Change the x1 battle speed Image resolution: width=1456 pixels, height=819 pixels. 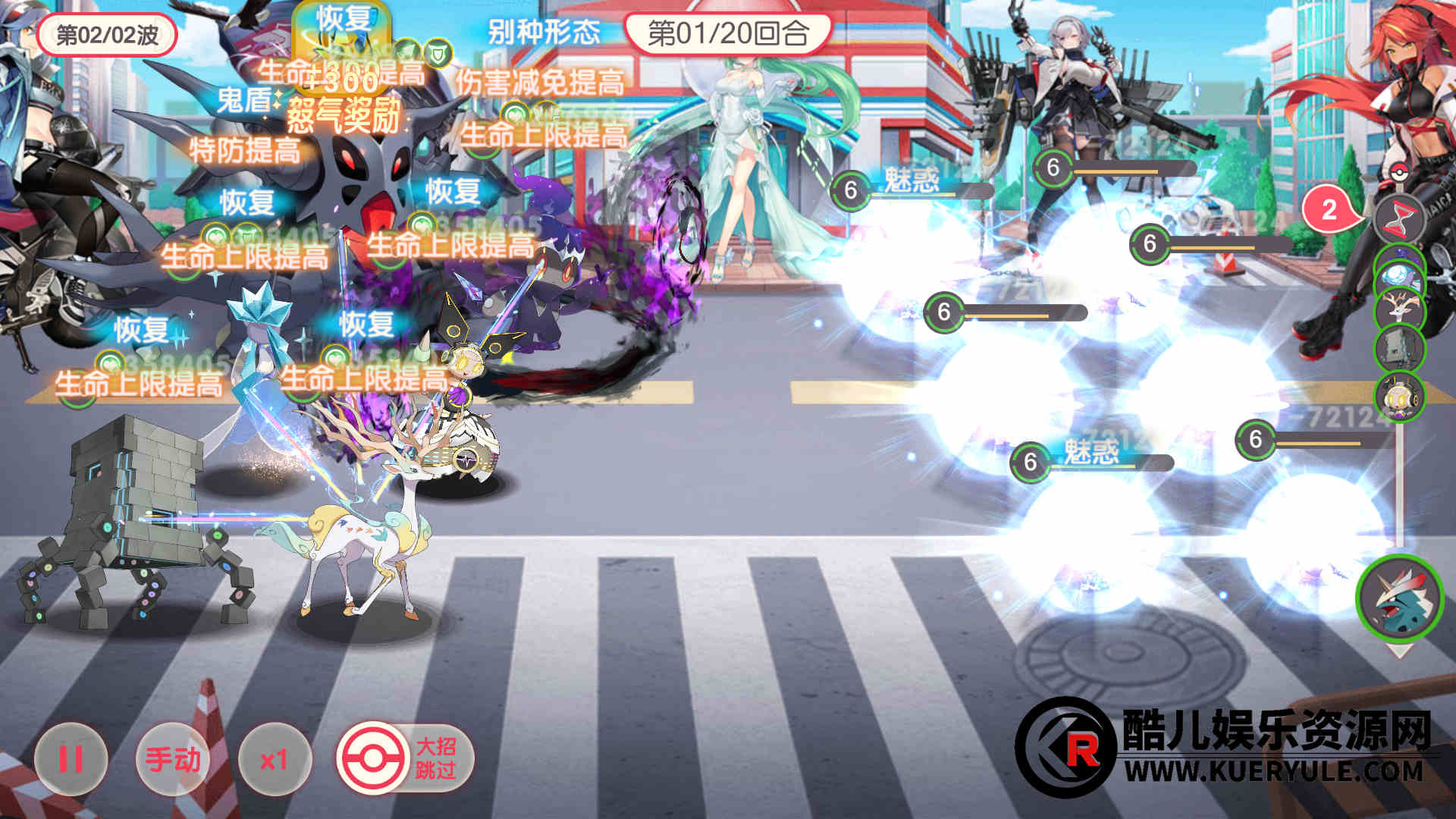pos(274,759)
